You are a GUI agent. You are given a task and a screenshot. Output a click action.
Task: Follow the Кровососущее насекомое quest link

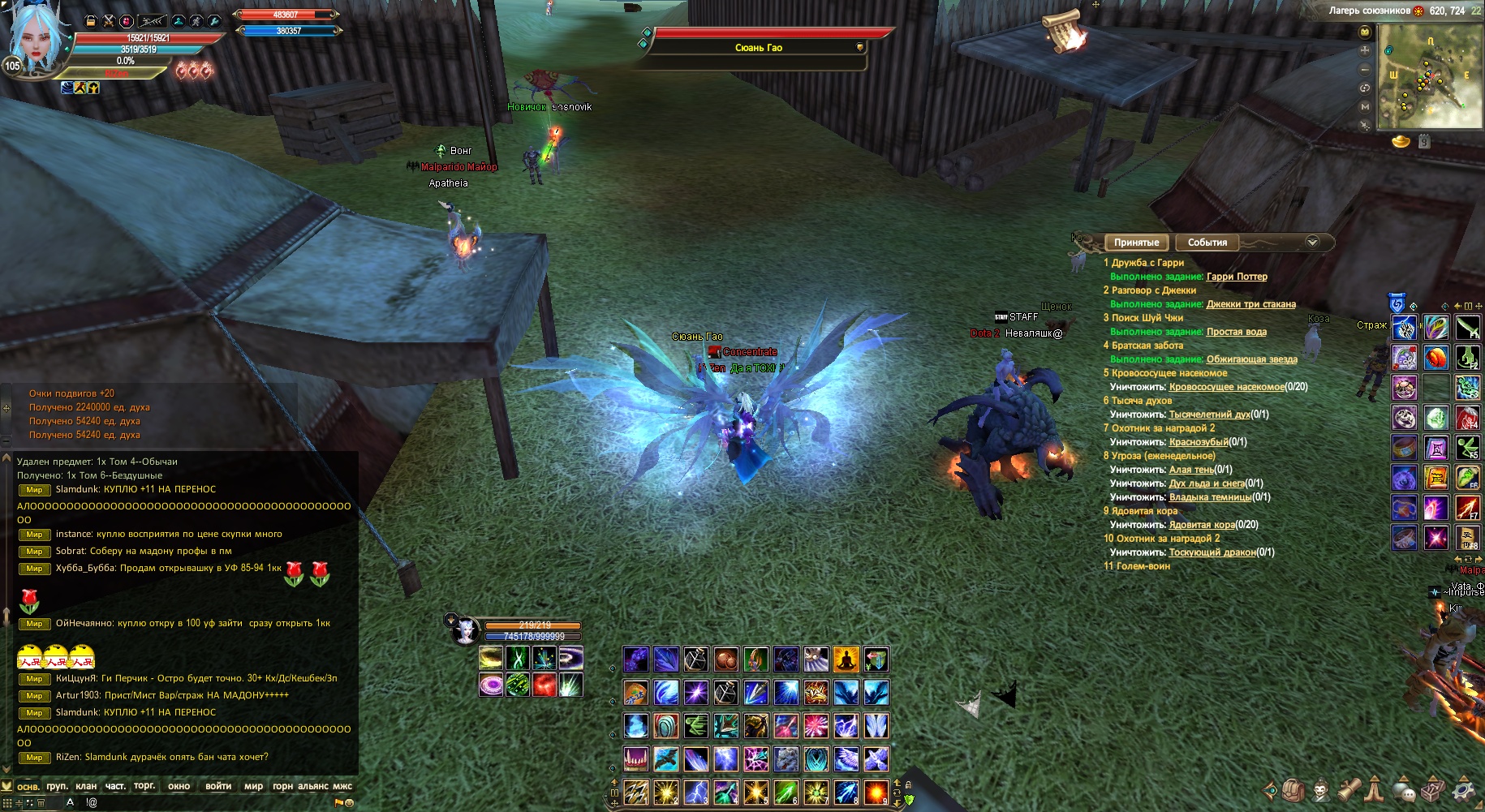[1226, 387]
